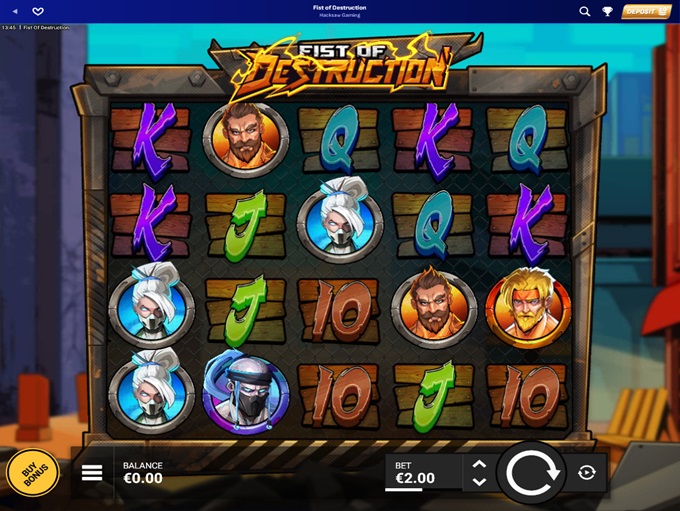Open the Buy Bonus menu

pyautogui.click(x=32, y=473)
